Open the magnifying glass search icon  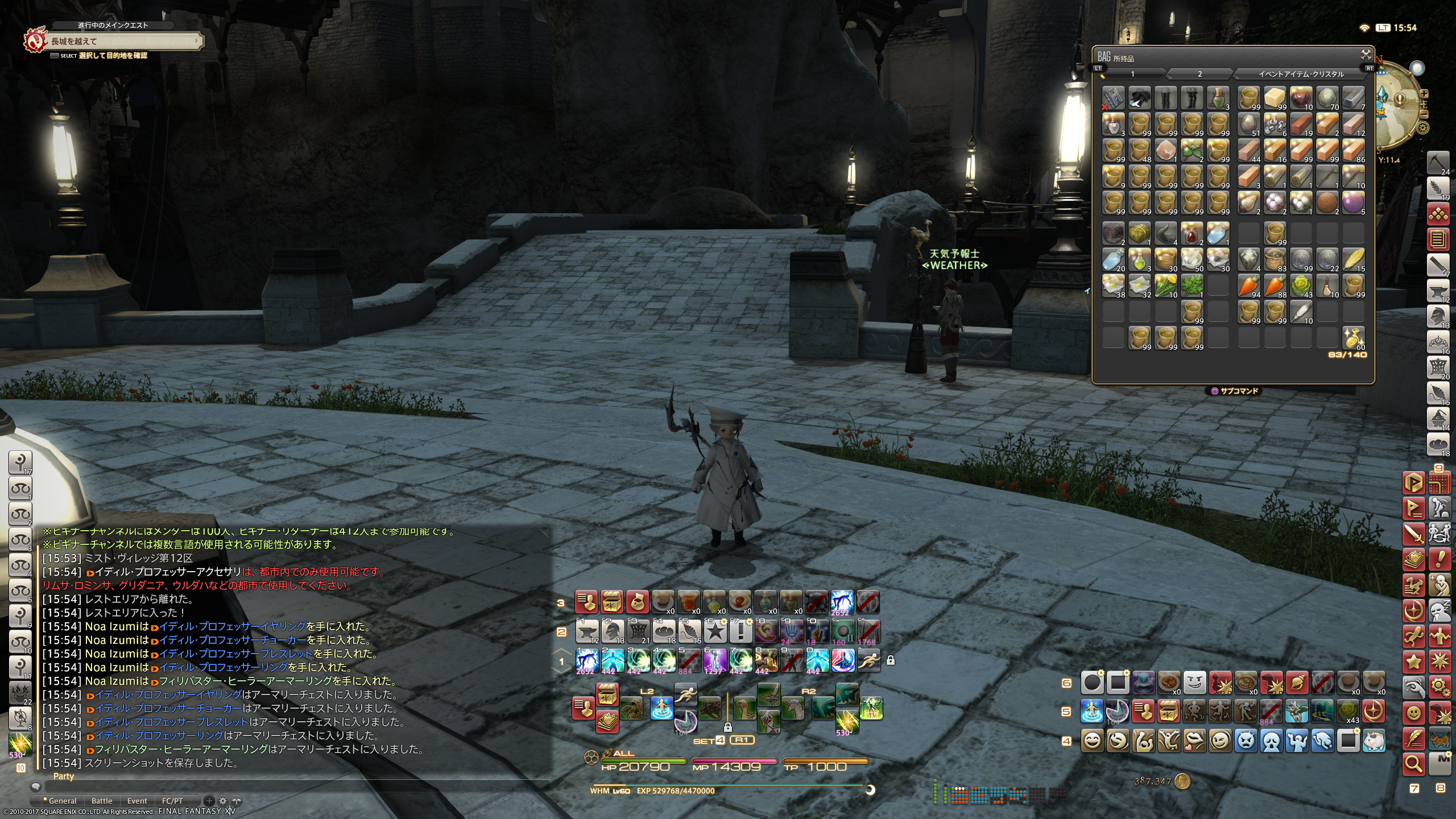coord(1413,763)
